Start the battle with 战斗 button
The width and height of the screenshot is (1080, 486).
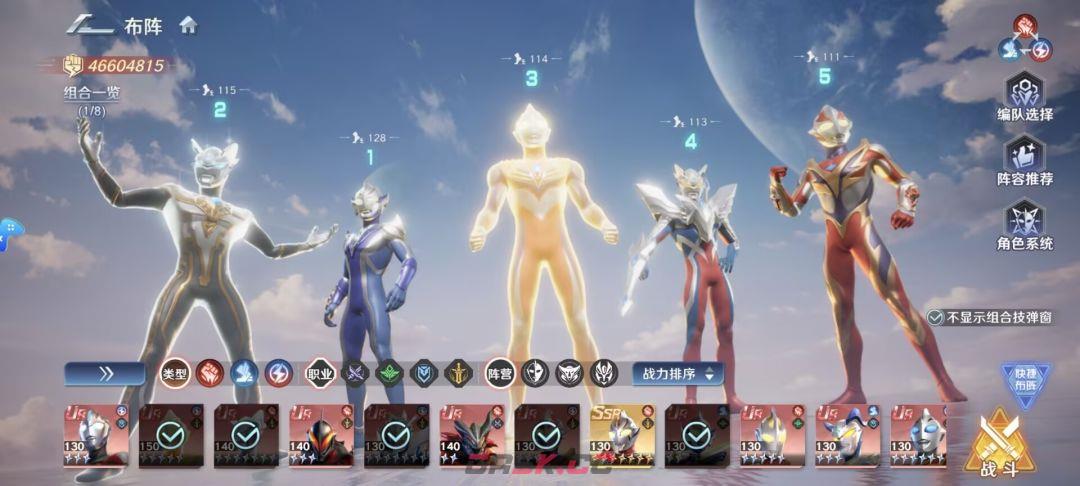pos(1000,443)
